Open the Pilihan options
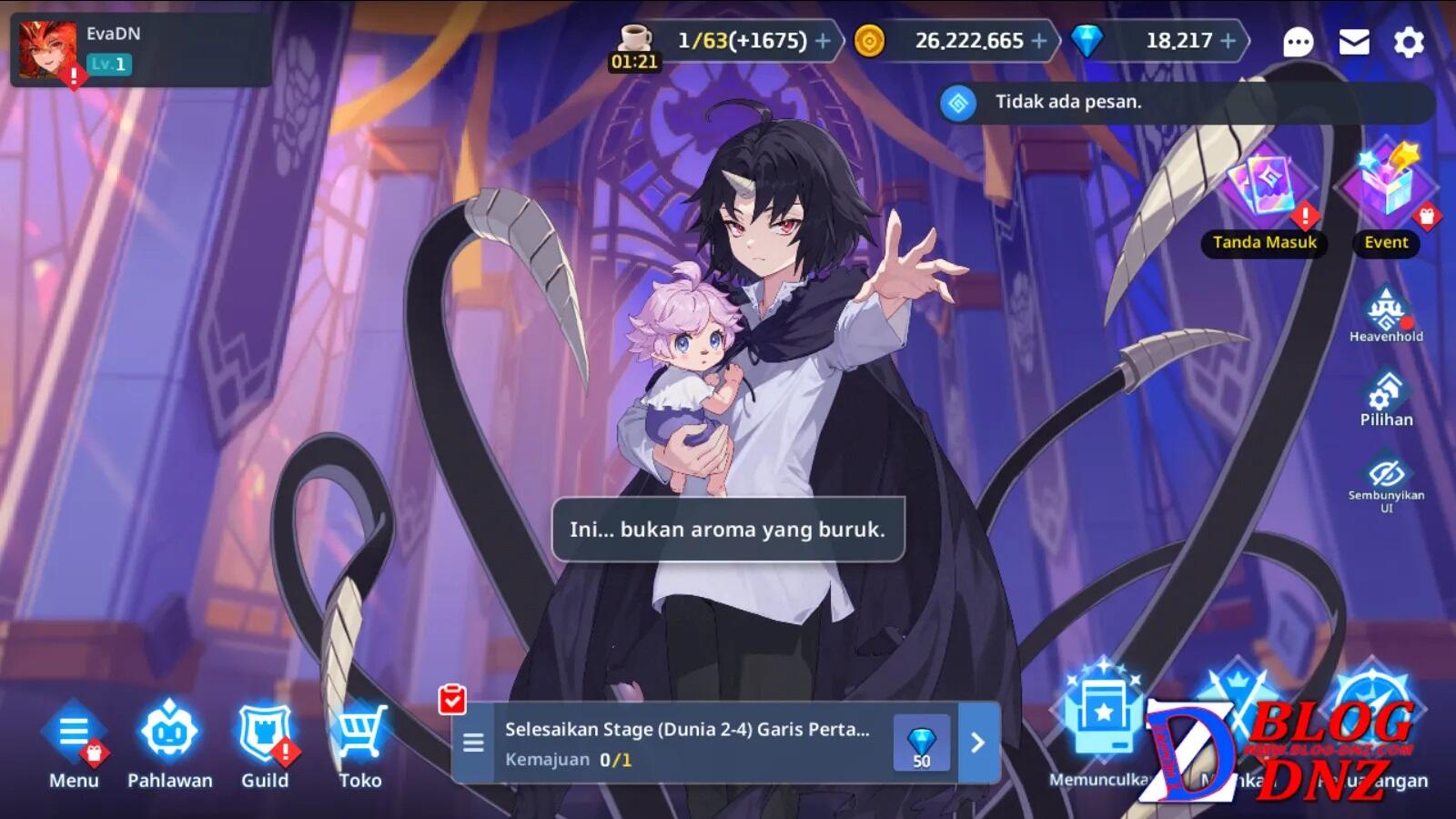Screen dimensions: 1456x819 [x=1385, y=399]
